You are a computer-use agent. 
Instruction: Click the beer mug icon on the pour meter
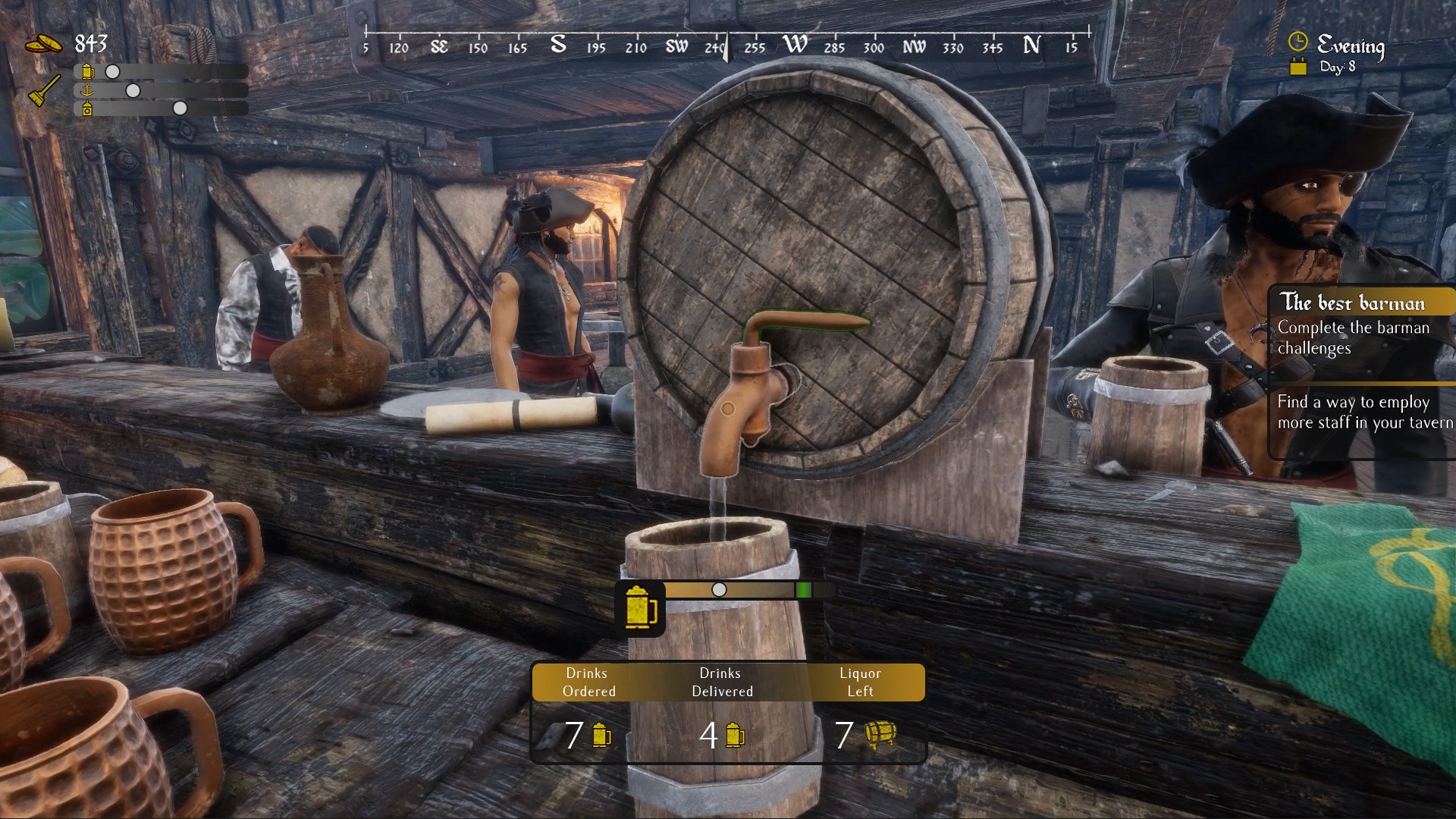click(x=641, y=607)
